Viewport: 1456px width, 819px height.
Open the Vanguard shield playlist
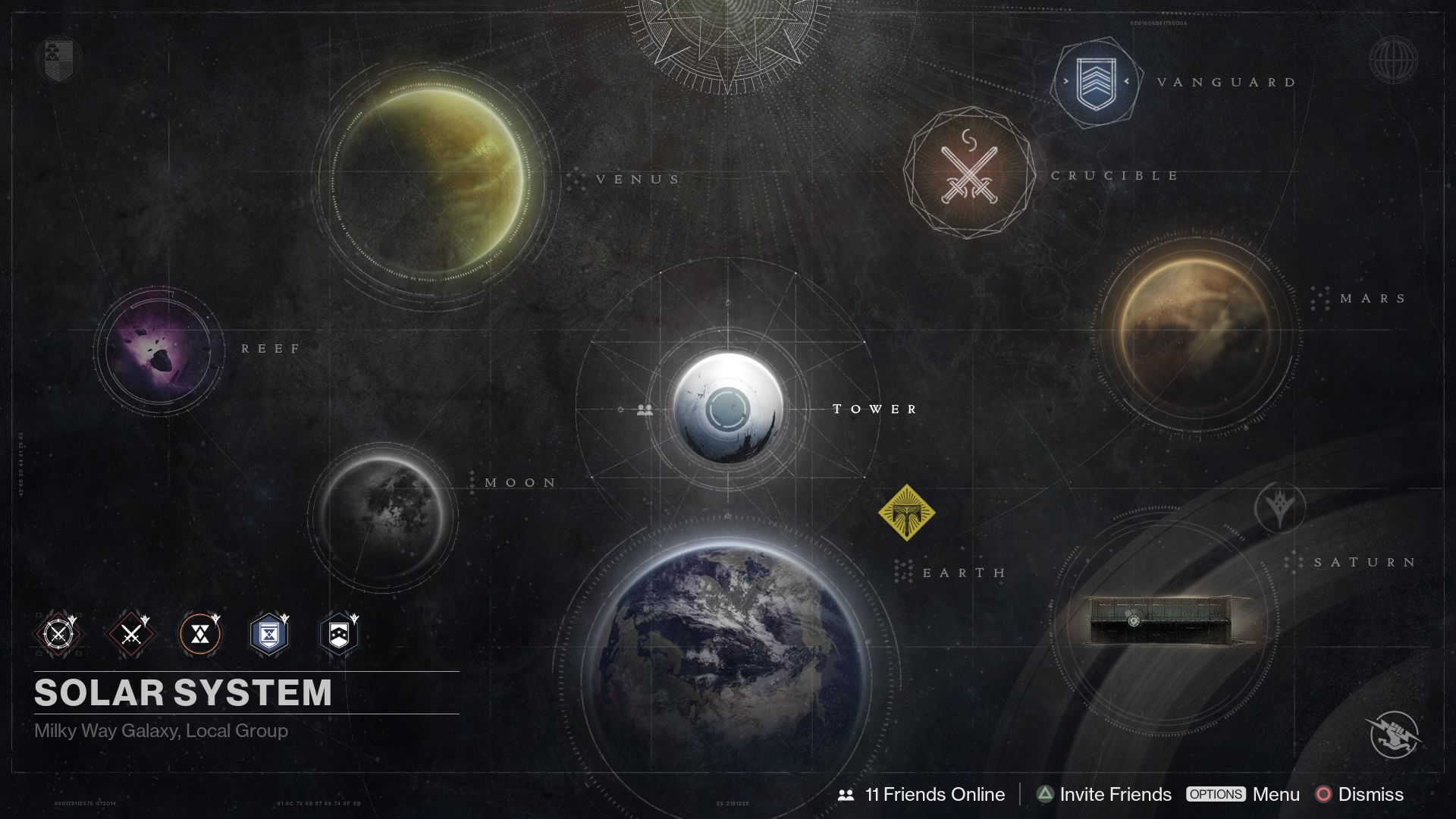click(1096, 82)
